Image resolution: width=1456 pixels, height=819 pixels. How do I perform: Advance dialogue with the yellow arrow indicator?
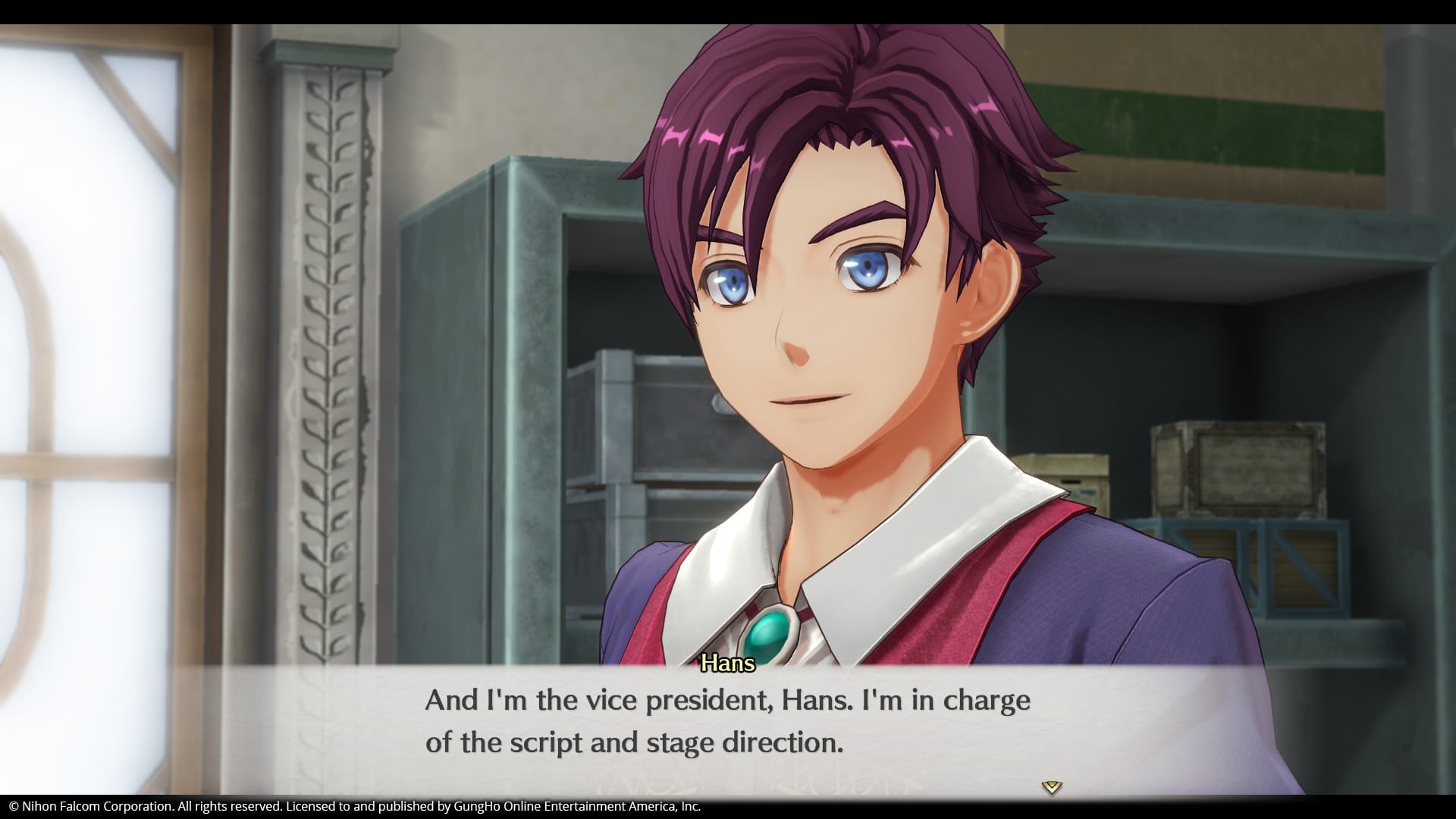(1051, 787)
